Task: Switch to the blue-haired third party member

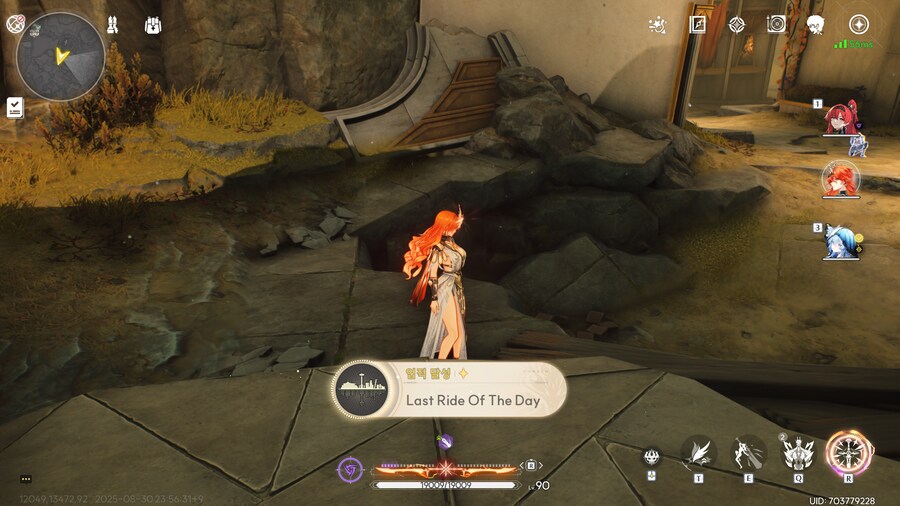Action: coord(840,242)
